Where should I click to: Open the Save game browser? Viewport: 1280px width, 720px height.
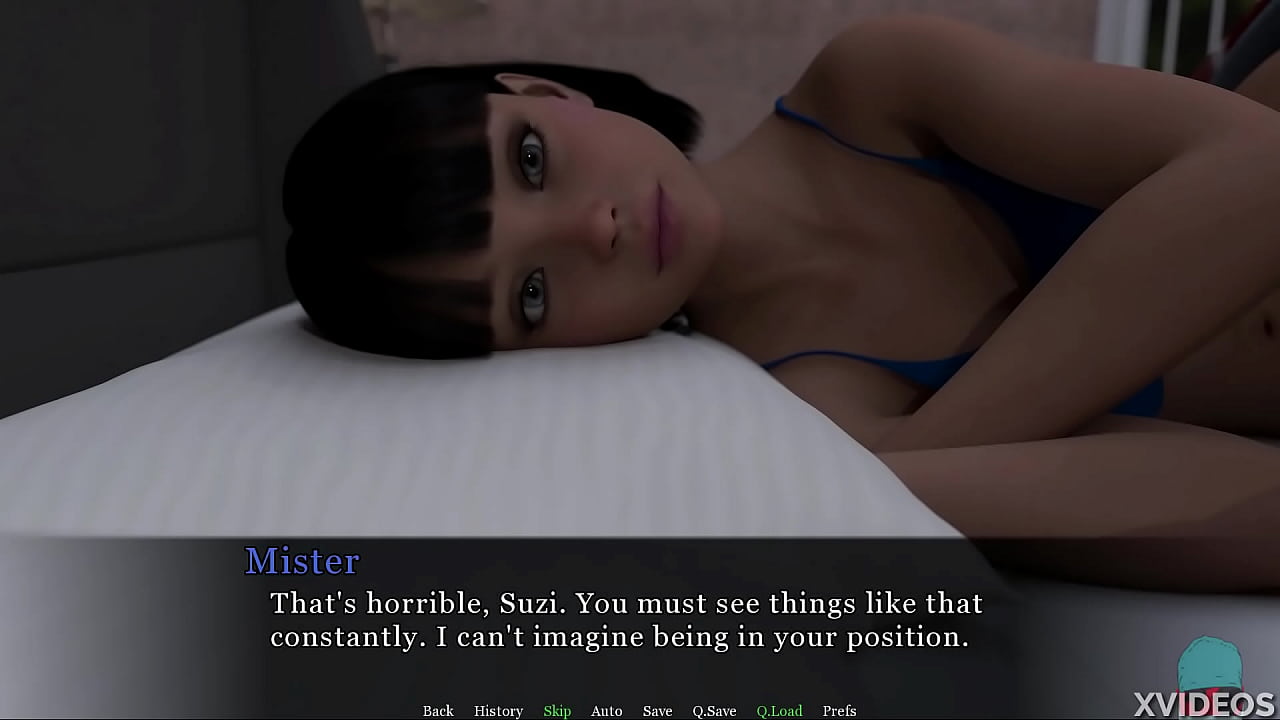[657, 710]
